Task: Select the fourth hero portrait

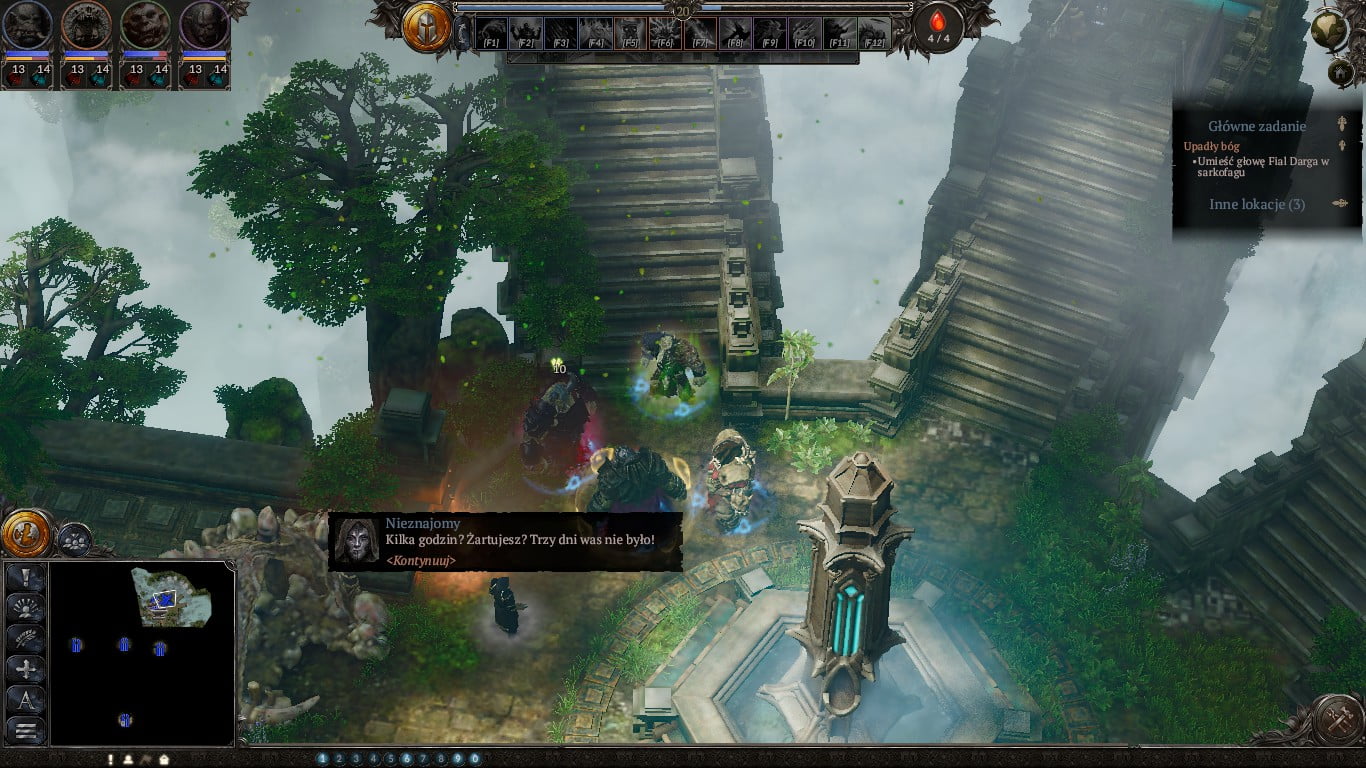Action: (x=205, y=26)
